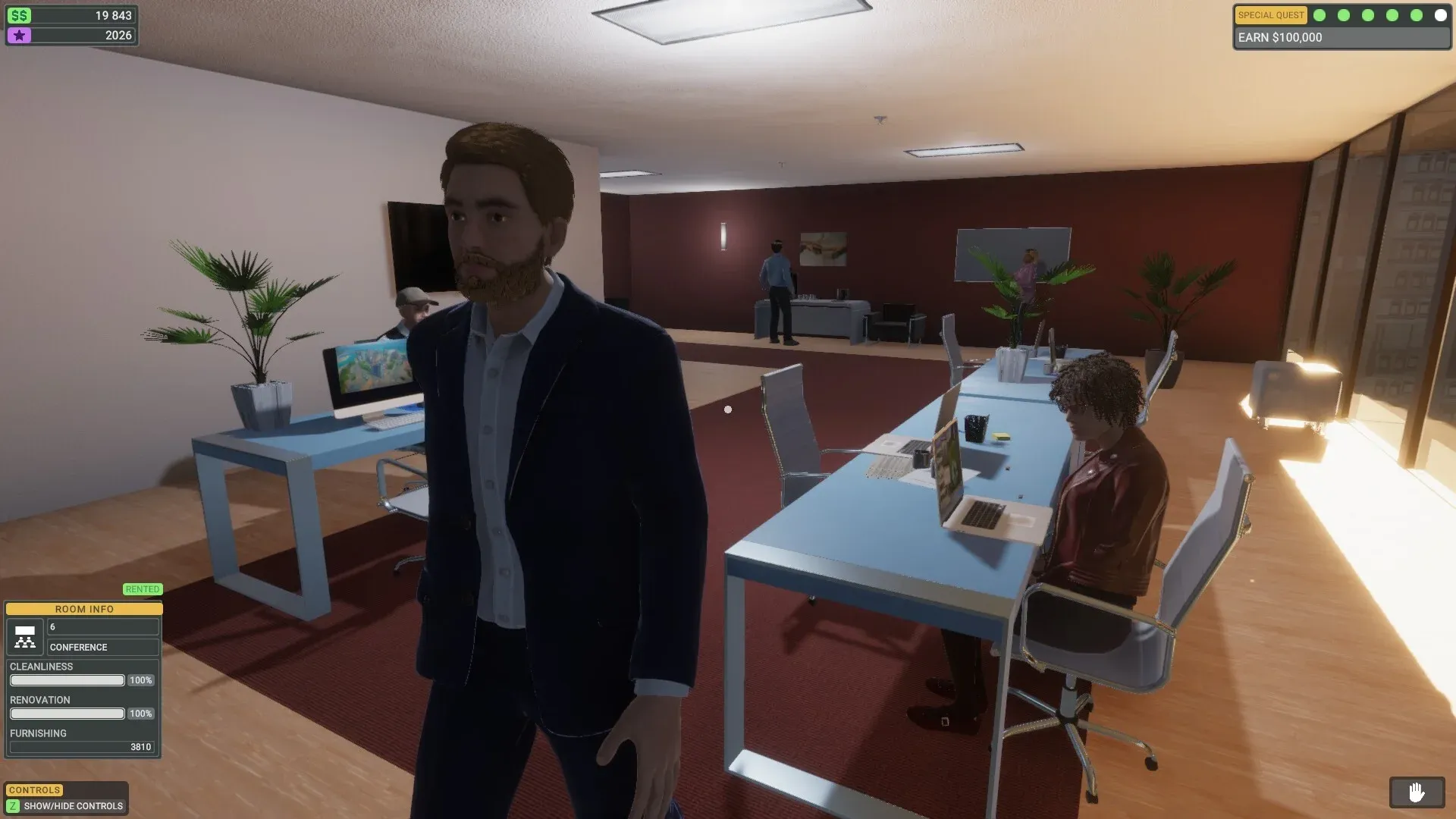Click the conference room type icon
1456x819 pixels.
coord(24,637)
